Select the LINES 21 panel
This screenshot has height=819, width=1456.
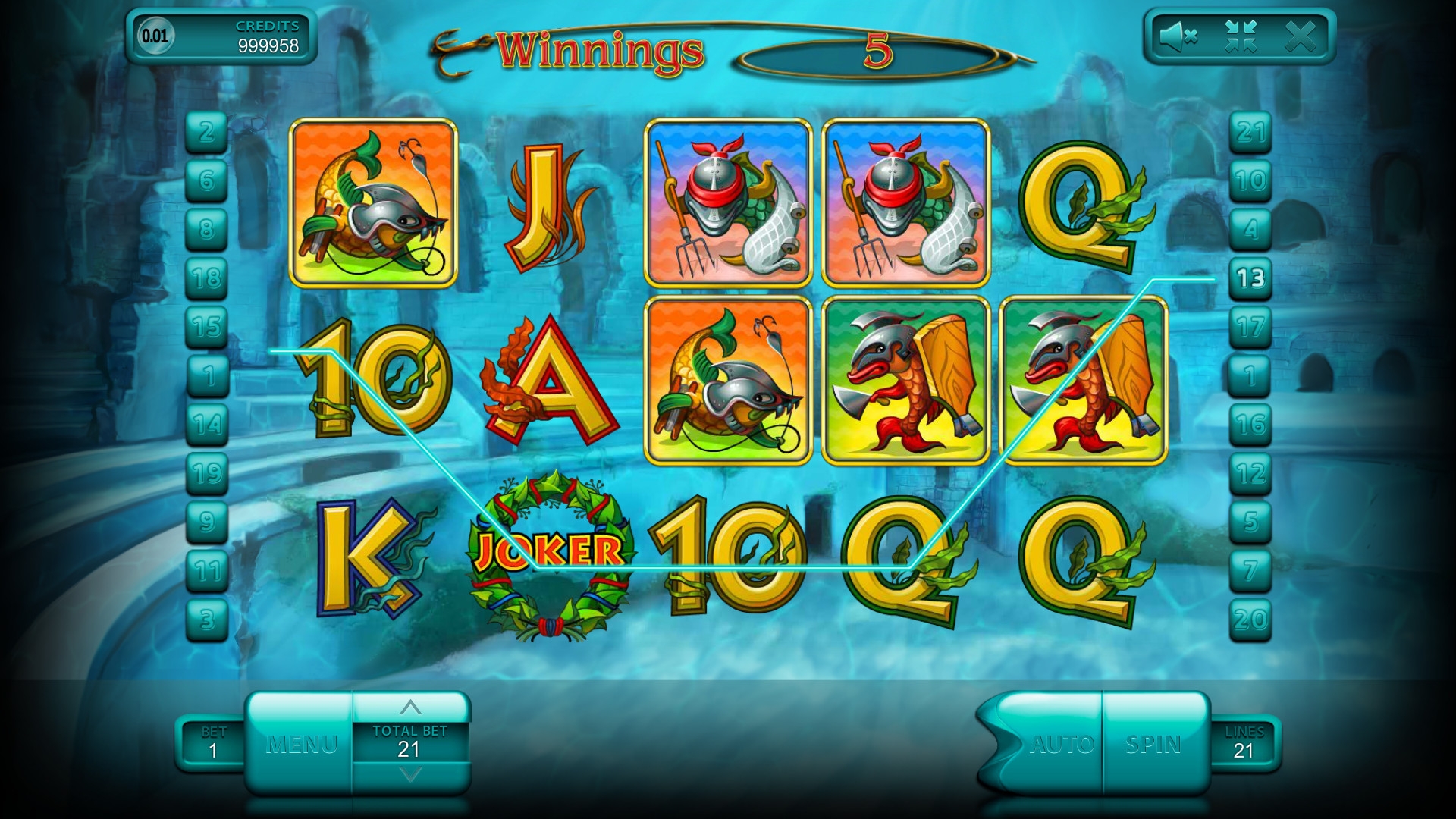(x=1244, y=743)
